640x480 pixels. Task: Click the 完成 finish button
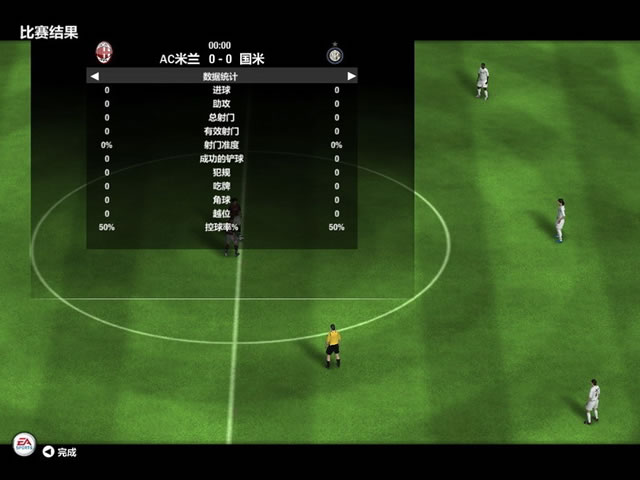[x=59, y=452]
